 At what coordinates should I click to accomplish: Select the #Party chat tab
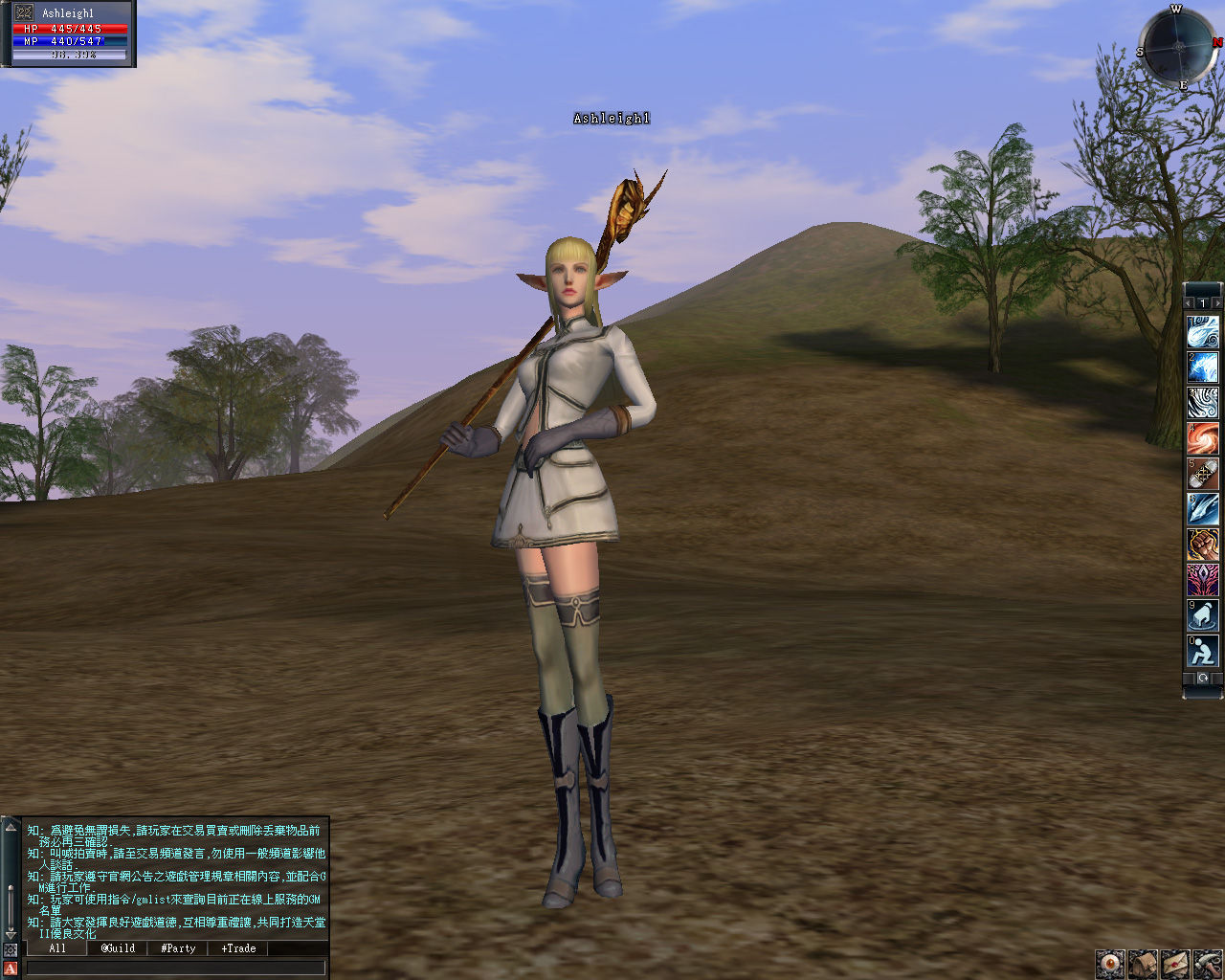coord(178,948)
